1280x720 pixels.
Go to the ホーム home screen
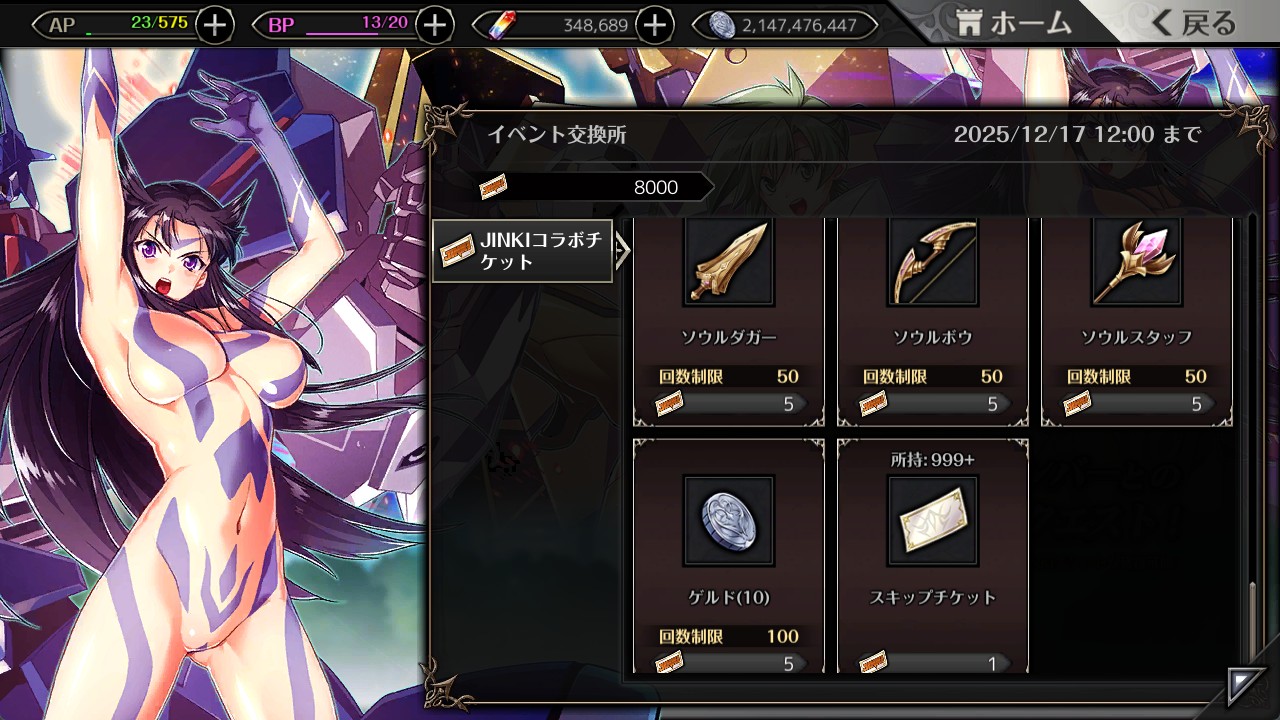click(1014, 24)
